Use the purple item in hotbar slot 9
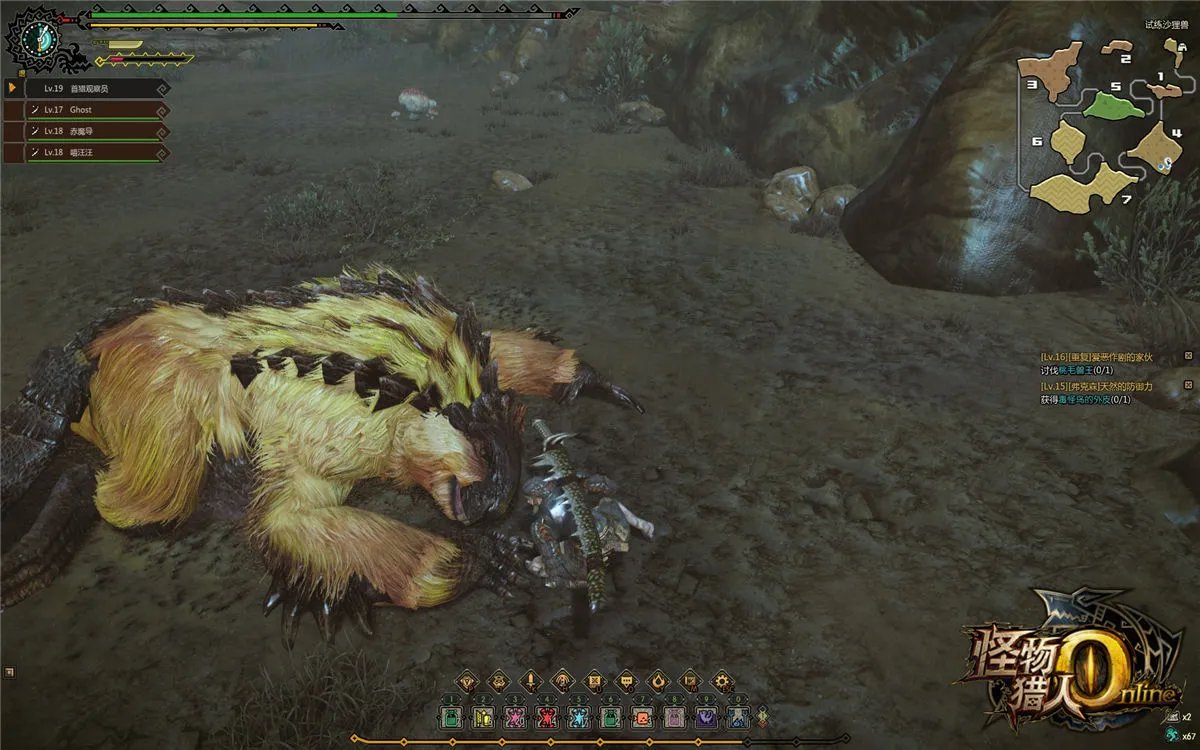The width and height of the screenshot is (1200, 750). 706,717
